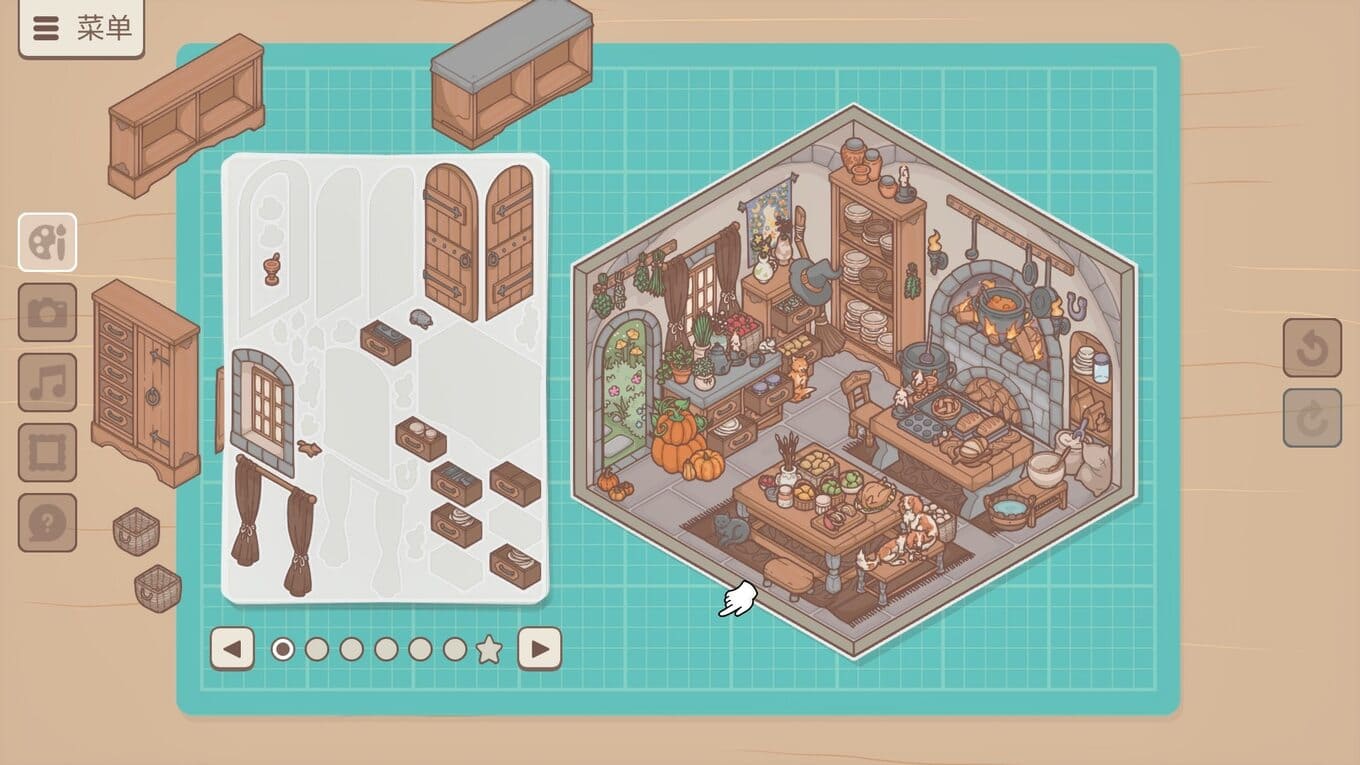
Task: Select the paint palette tool icon
Action: click(x=47, y=242)
